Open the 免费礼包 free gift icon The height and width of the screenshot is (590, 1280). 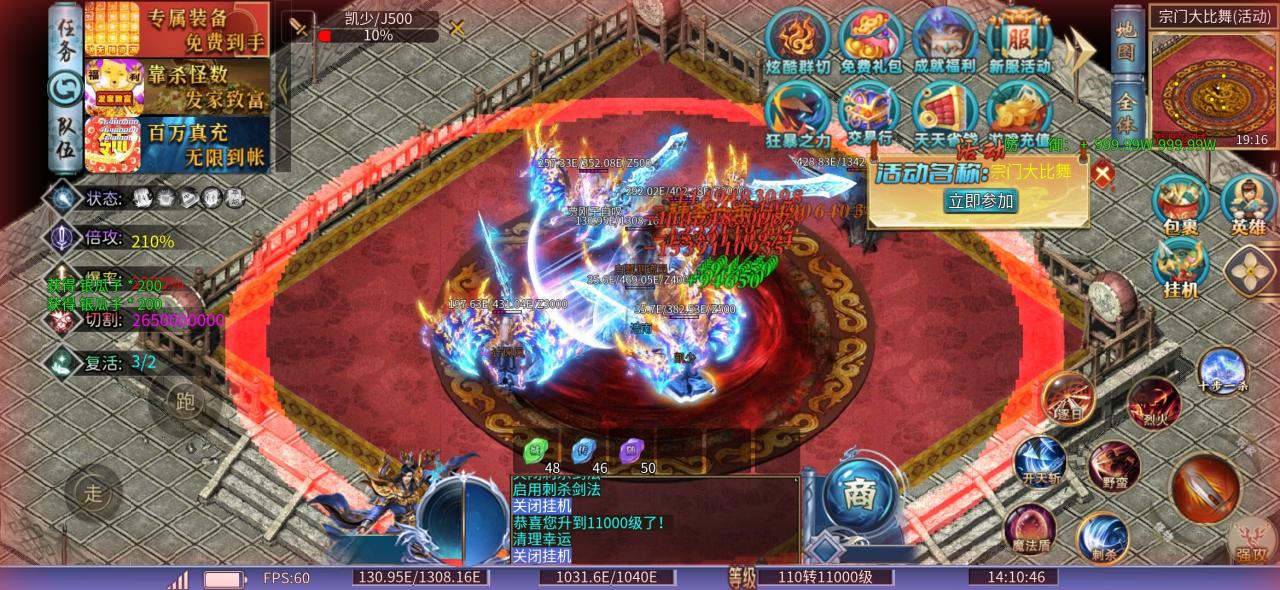point(869,40)
